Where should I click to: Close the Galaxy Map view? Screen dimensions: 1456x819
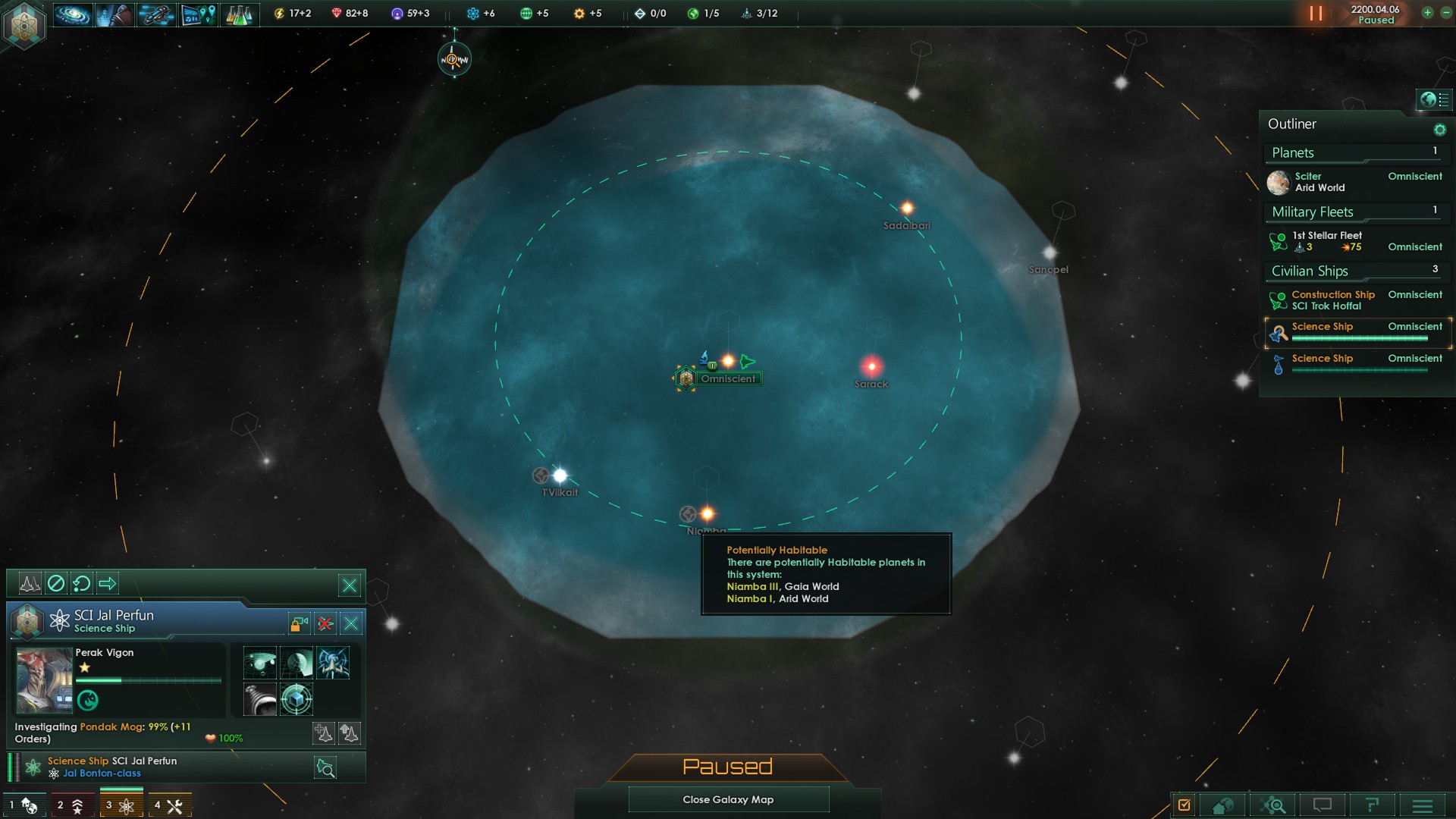(728, 799)
